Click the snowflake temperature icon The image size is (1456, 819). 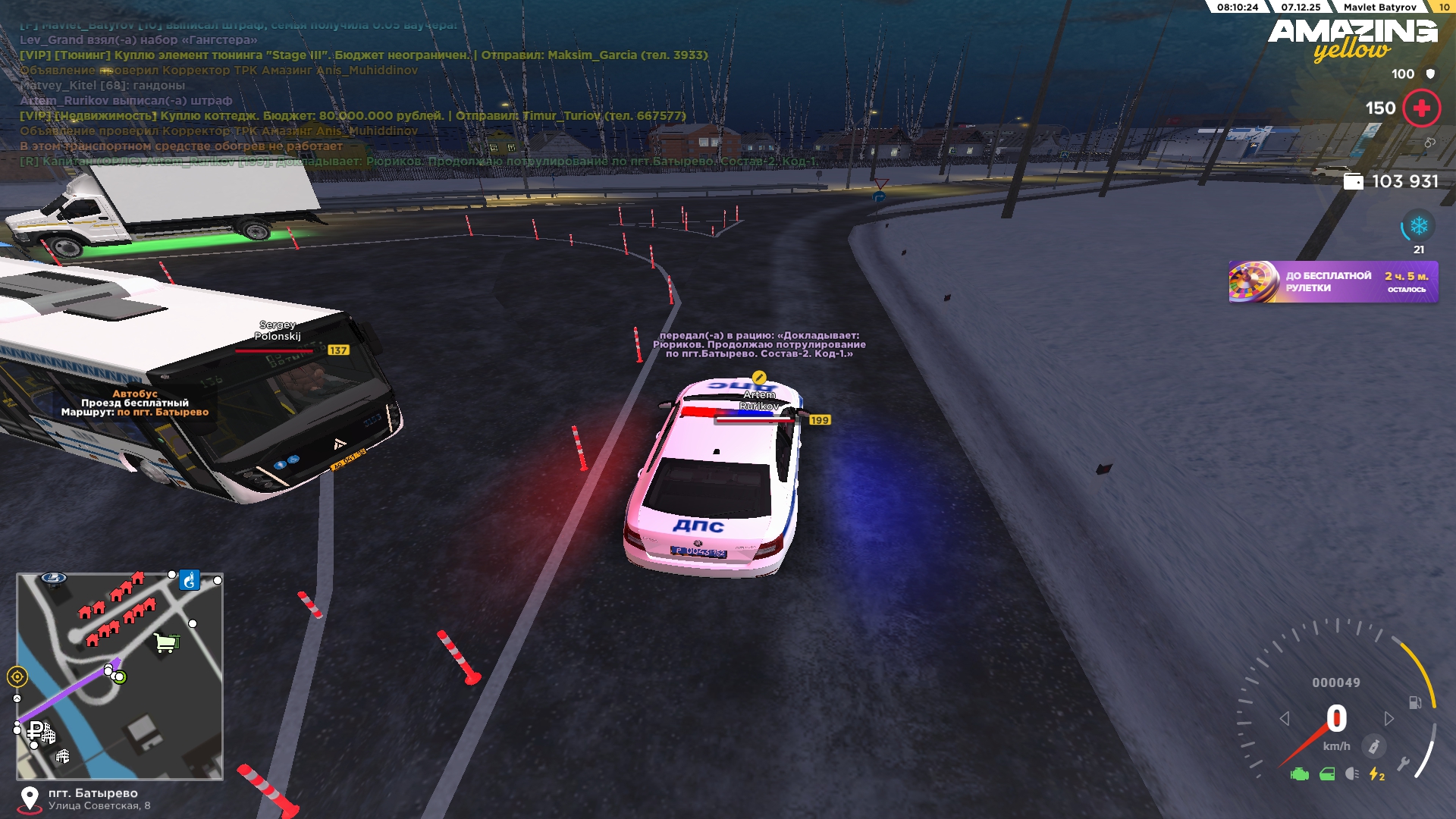(x=1418, y=226)
